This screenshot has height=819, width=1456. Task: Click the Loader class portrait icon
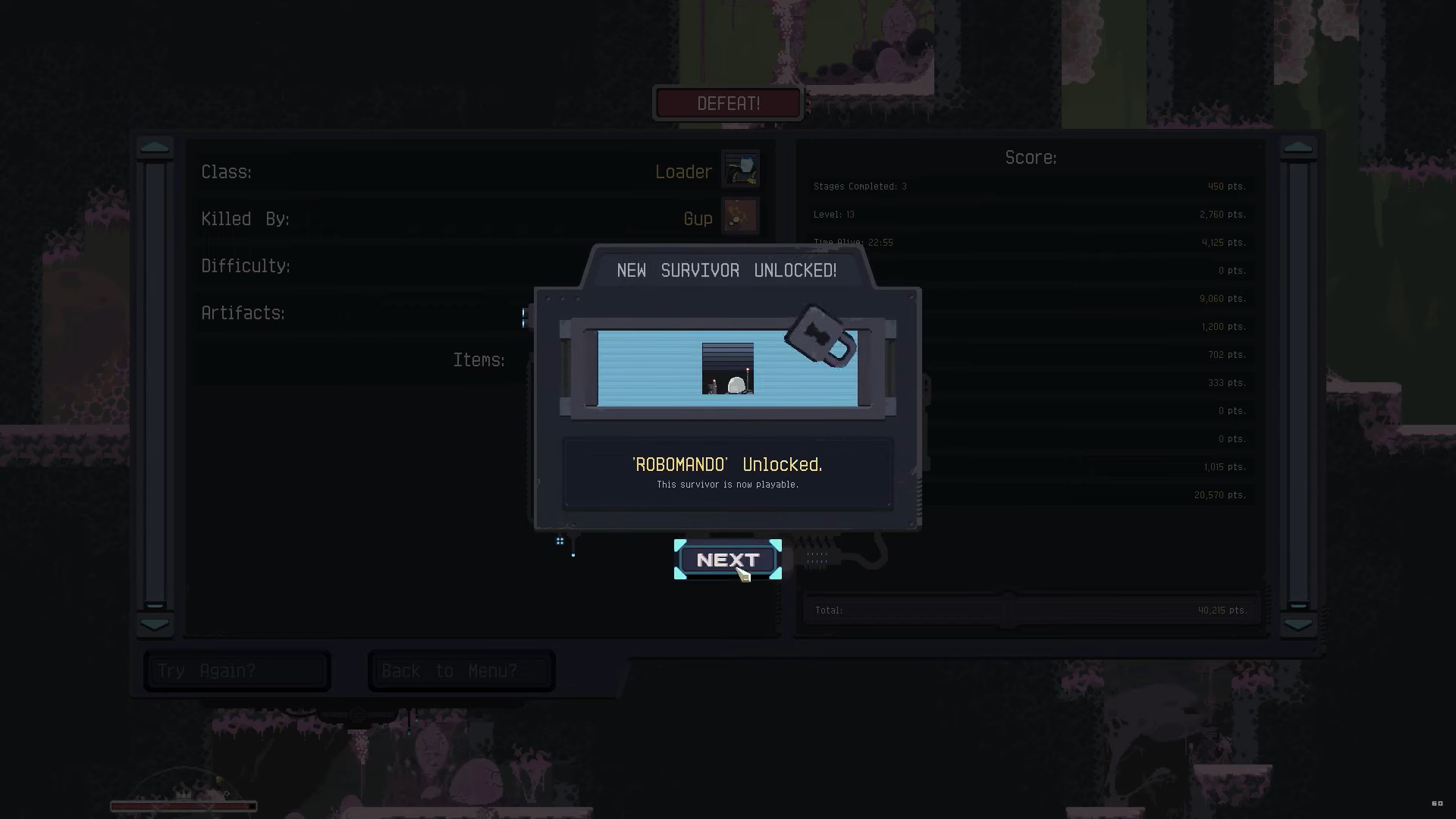pos(741,169)
